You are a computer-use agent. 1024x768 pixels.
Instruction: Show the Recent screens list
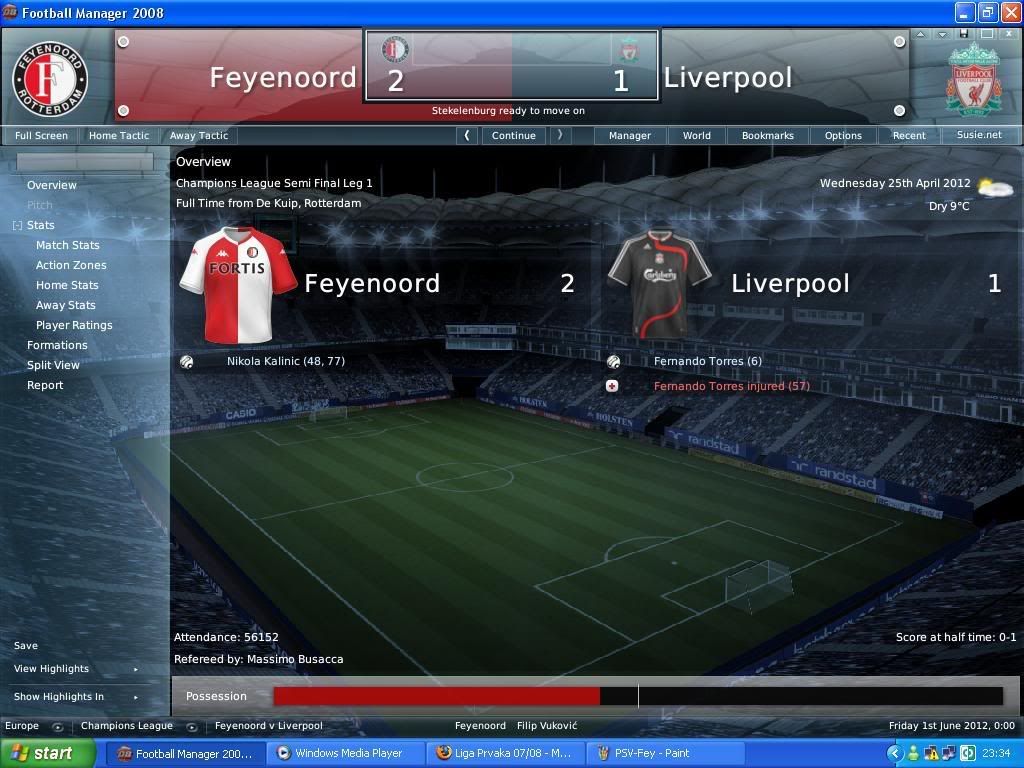click(909, 135)
